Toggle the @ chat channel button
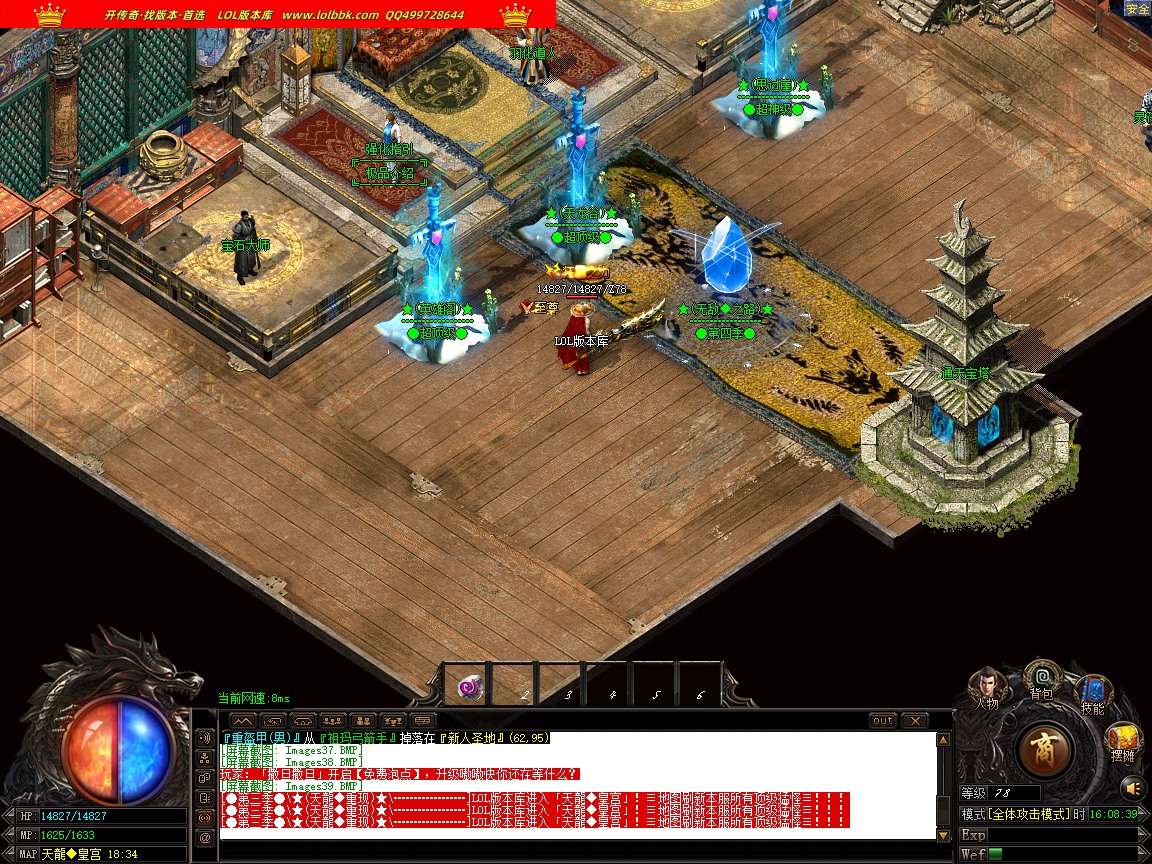1152x864 pixels. [x=206, y=838]
